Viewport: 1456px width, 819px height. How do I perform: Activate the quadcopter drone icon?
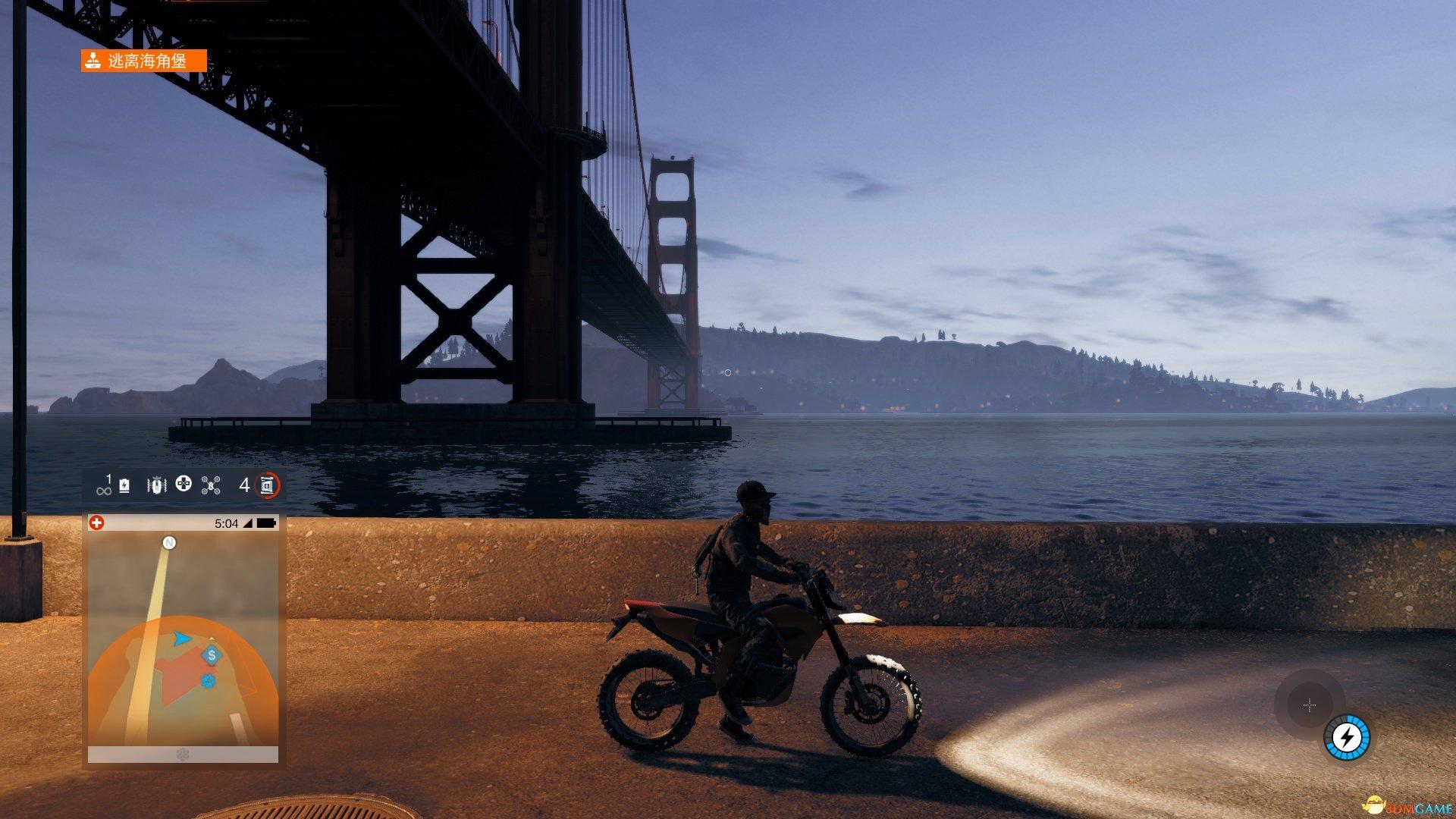211,485
